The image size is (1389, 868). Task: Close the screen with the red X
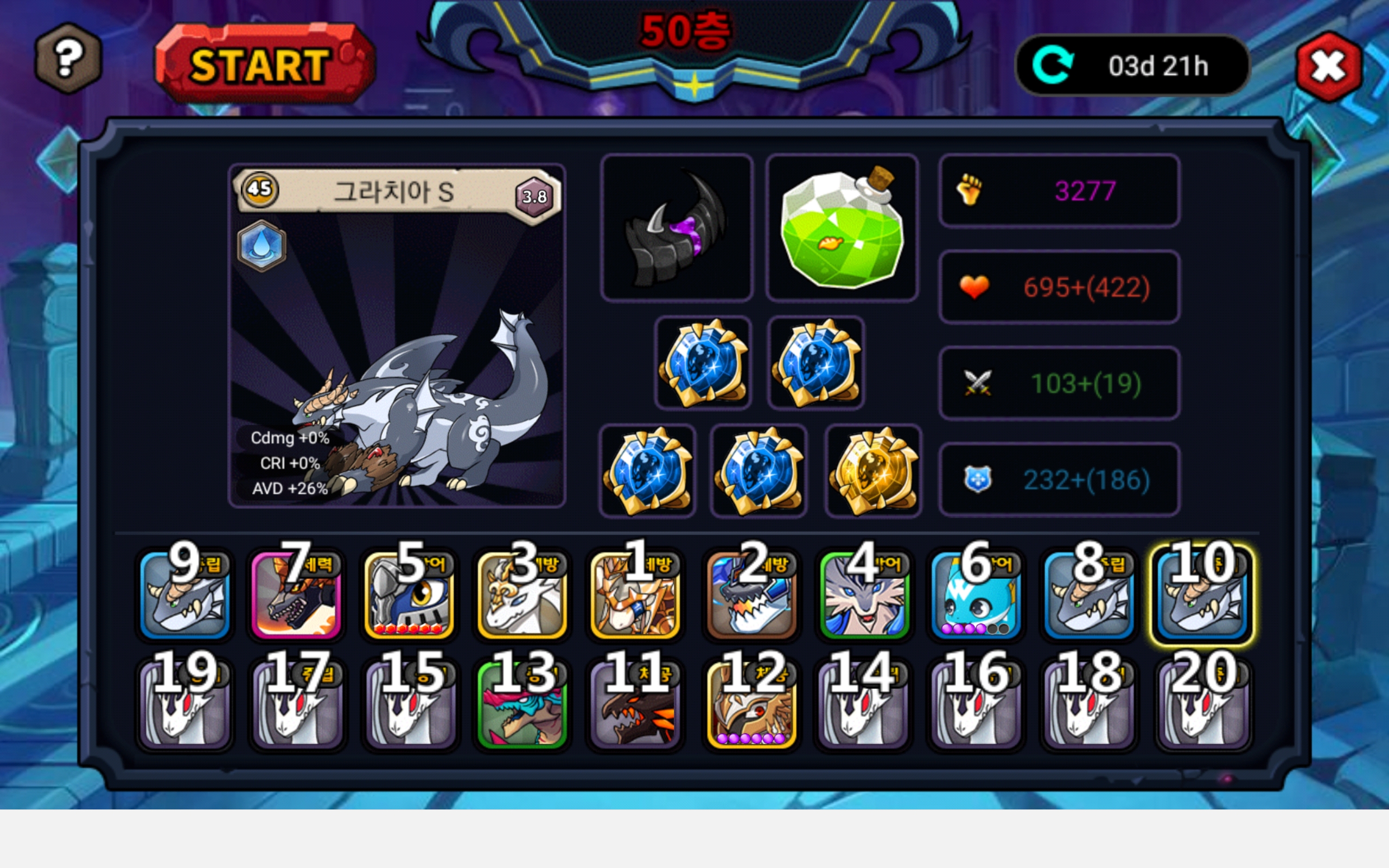[x=1328, y=67]
